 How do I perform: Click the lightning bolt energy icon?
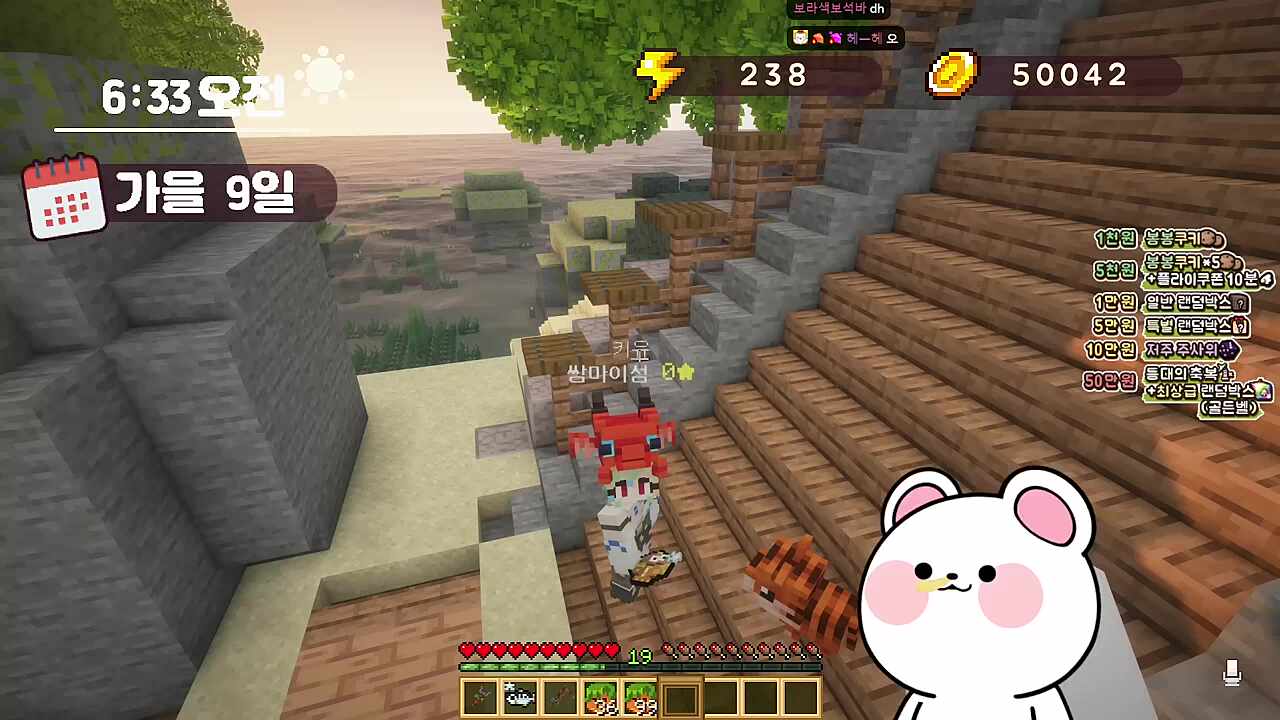point(660,73)
